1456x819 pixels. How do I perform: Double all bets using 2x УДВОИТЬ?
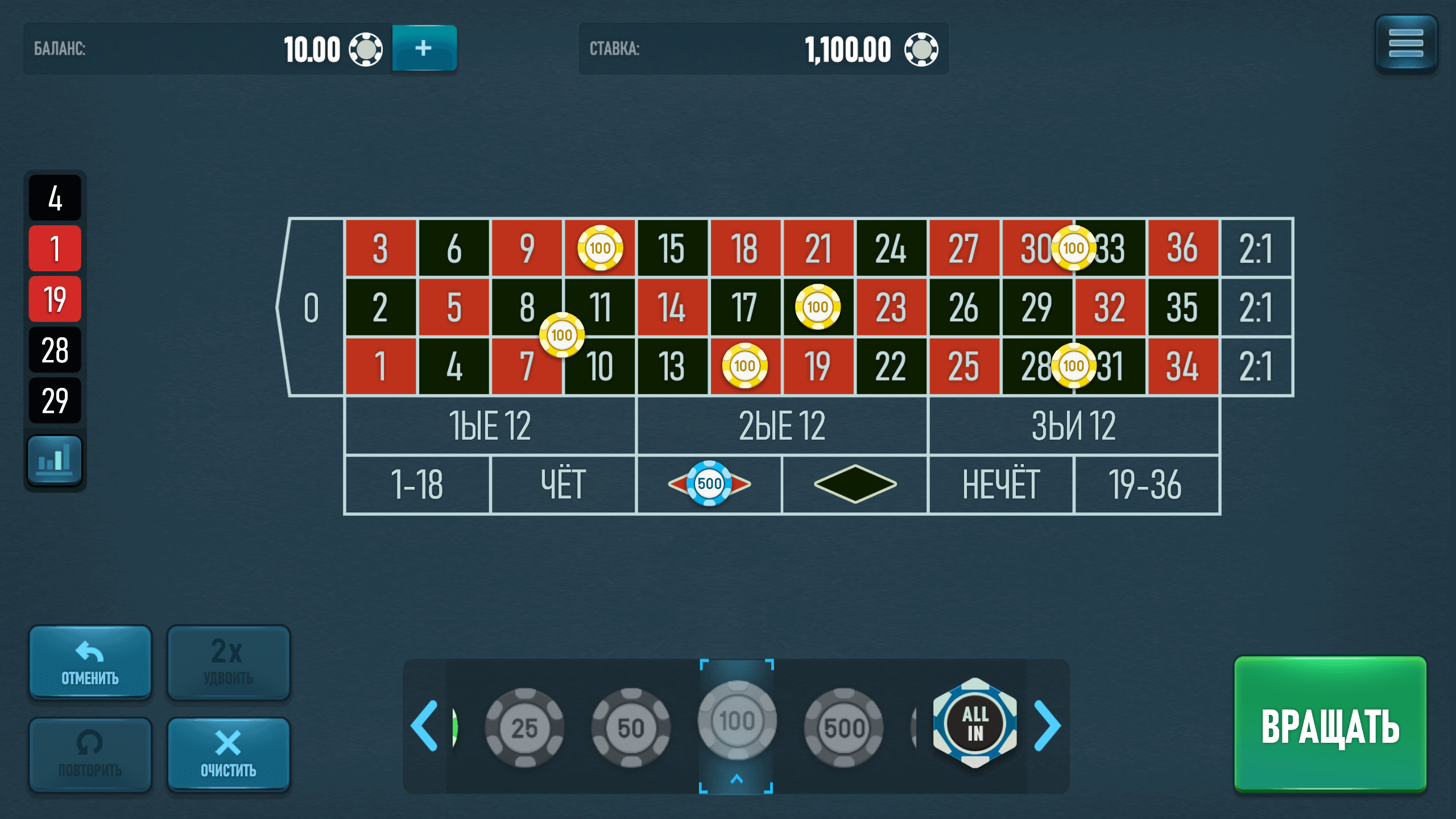[229, 661]
